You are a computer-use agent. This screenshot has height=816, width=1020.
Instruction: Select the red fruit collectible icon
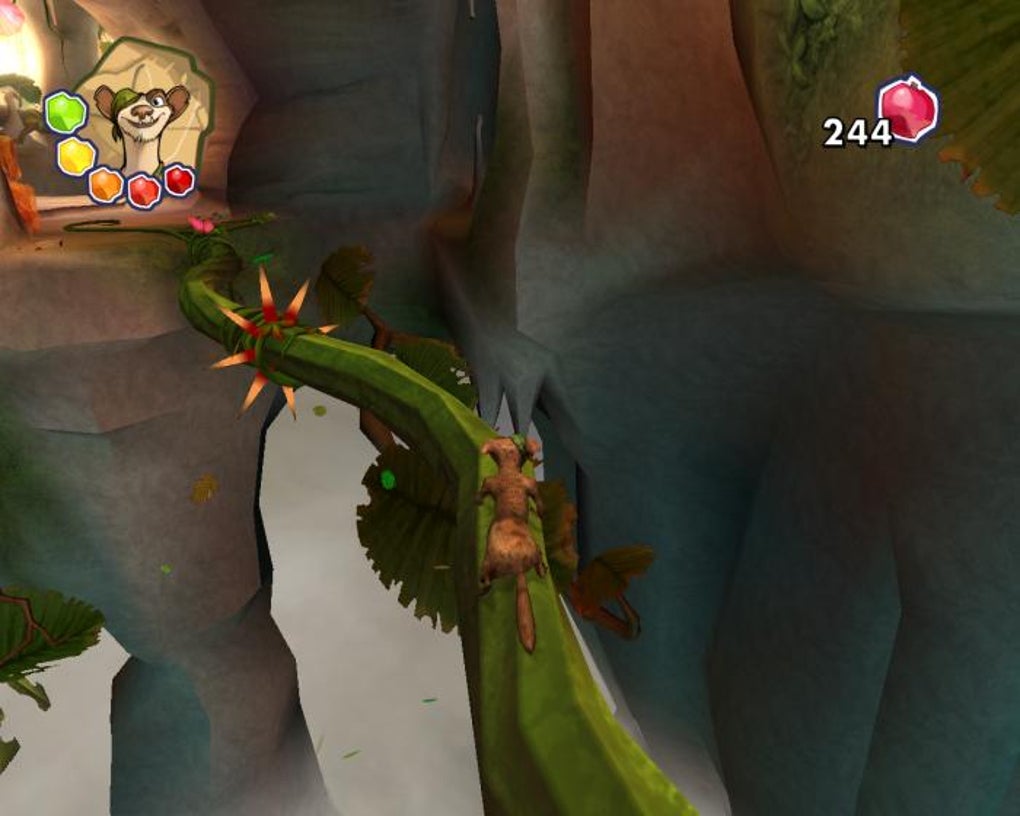pos(908,109)
